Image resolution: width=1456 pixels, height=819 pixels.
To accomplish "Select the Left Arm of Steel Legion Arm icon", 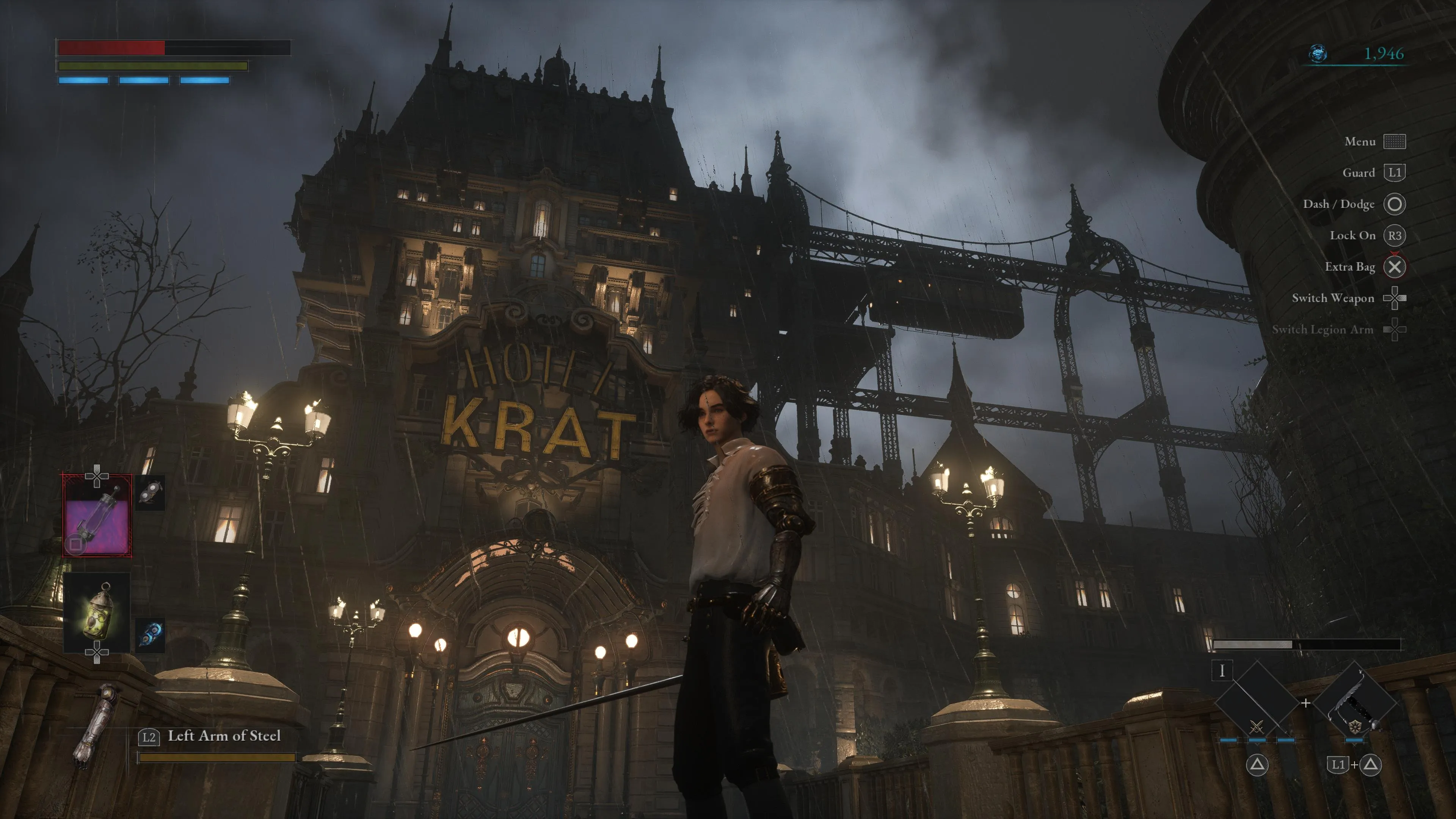I will click(93, 726).
